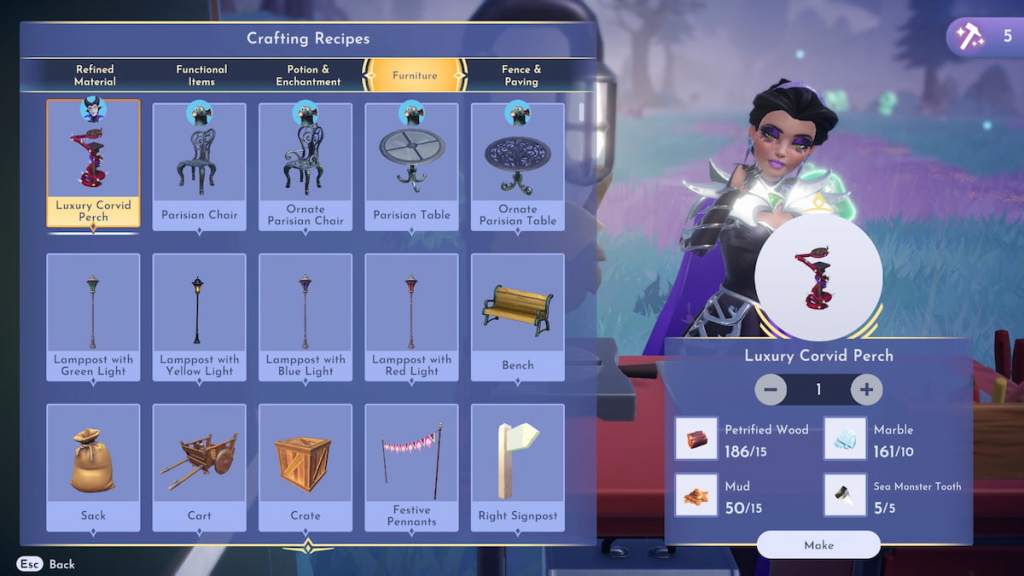This screenshot has height=576, width=1024.
Task: Open the Functional Items tab
Action: pos(201,75)
